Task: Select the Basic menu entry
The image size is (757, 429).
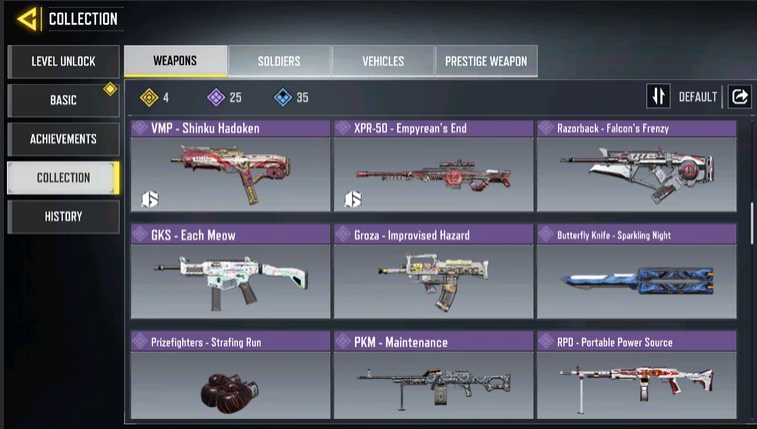Action: pos(63,100)
